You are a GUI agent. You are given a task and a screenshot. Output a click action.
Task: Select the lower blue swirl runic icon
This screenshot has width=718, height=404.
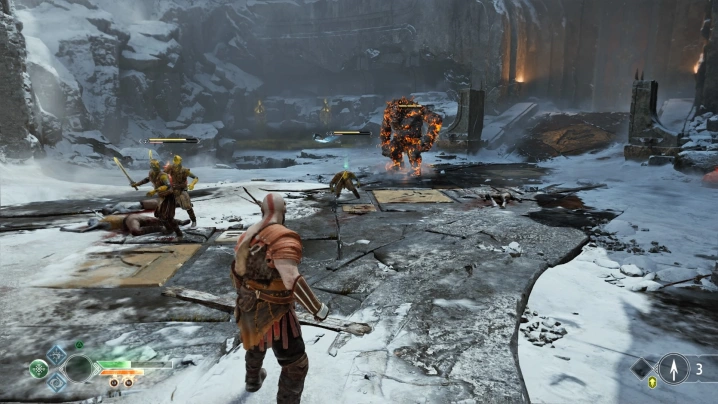(x=57, y=381)
